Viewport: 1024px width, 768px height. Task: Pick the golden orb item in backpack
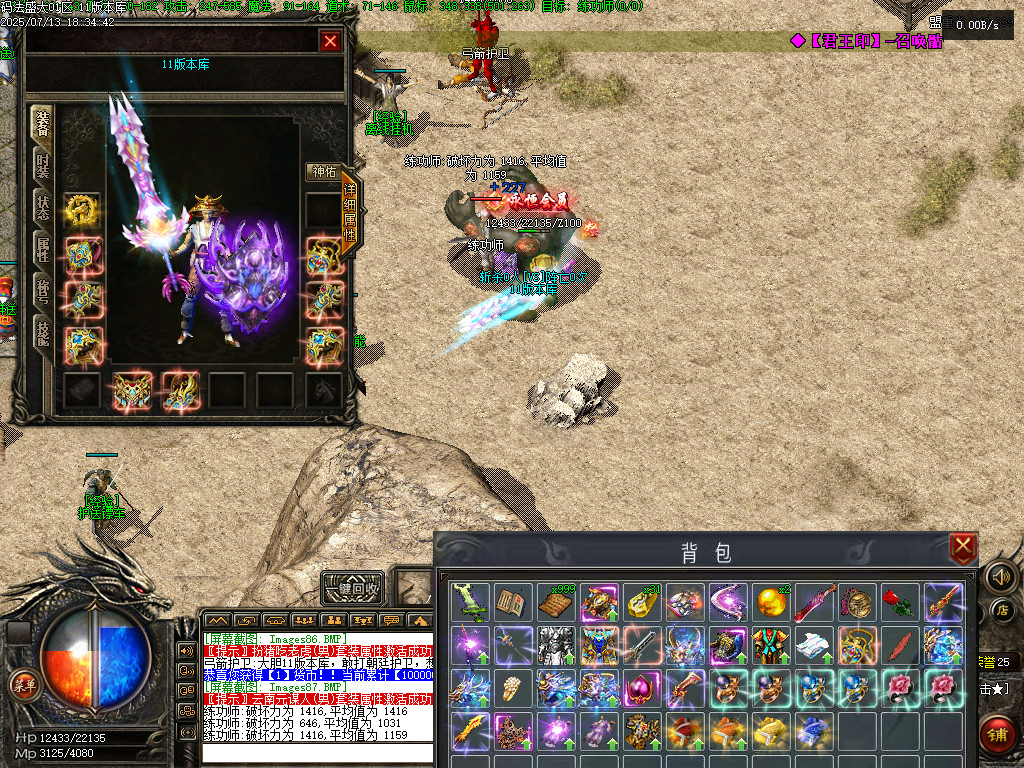tap(769, 603)
